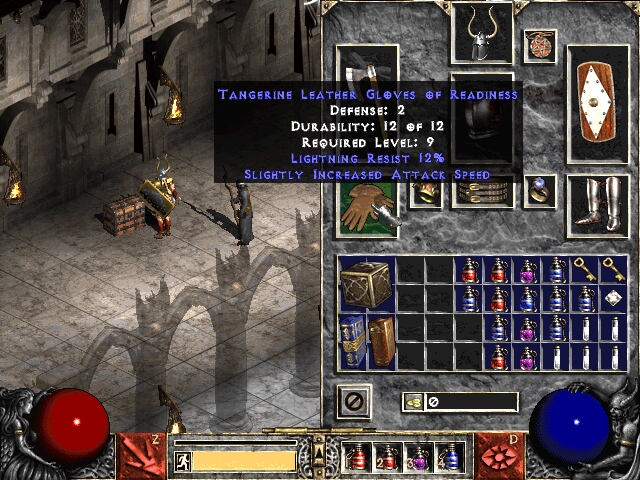Open the left attack skill selector
This screenshot has width=640, height=480.
click(x=142, y=454)
